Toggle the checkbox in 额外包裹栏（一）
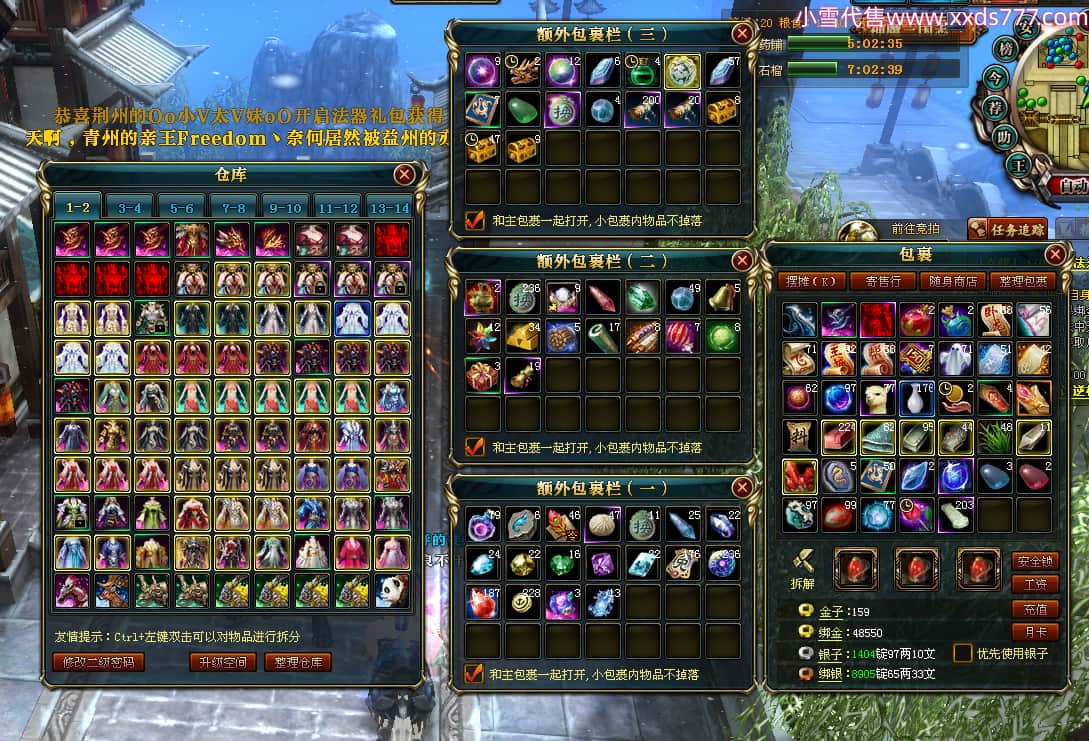1089x741 pixels. coord(475,673)
